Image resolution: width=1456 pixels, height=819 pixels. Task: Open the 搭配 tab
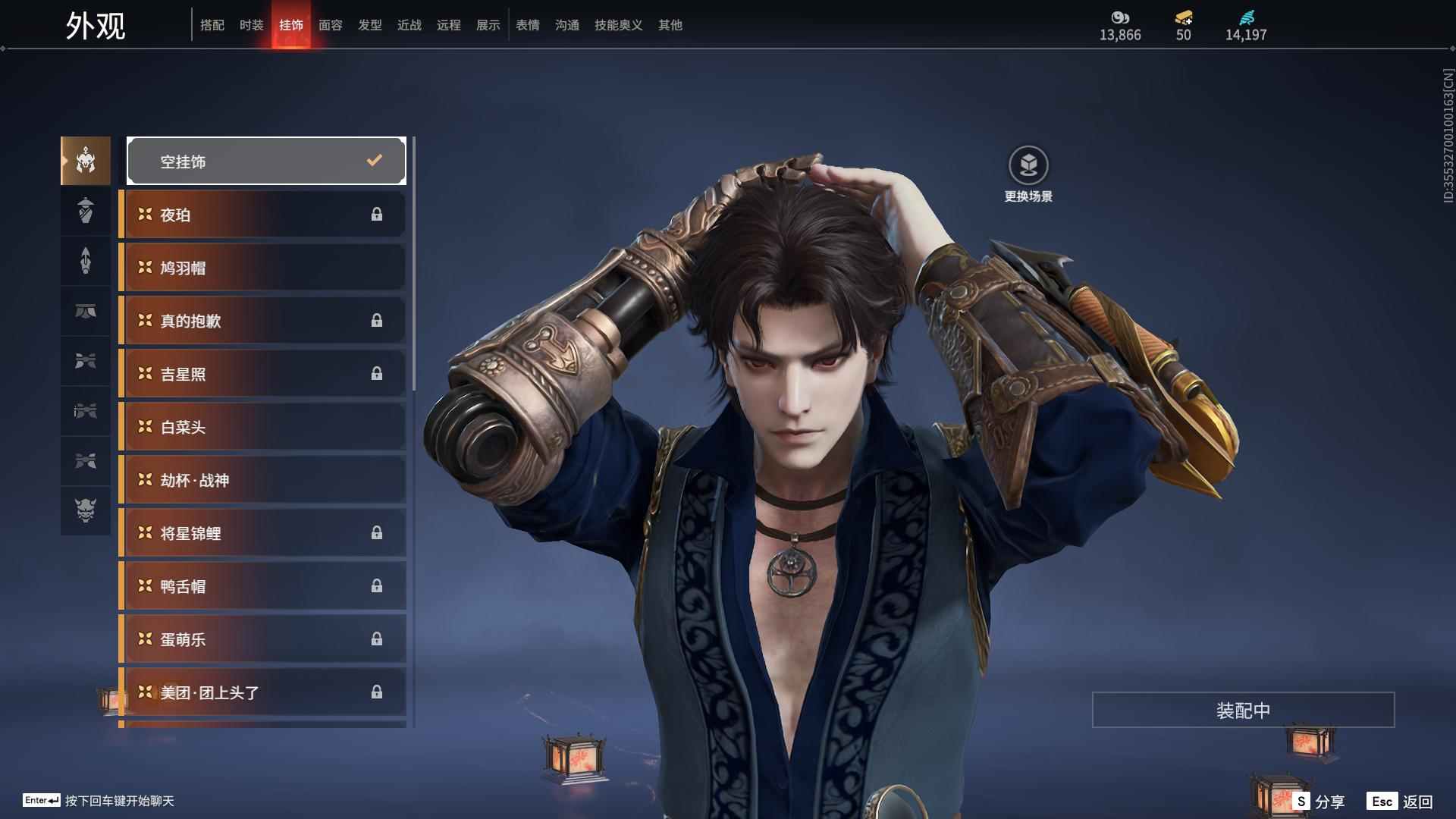click(212, 25)
